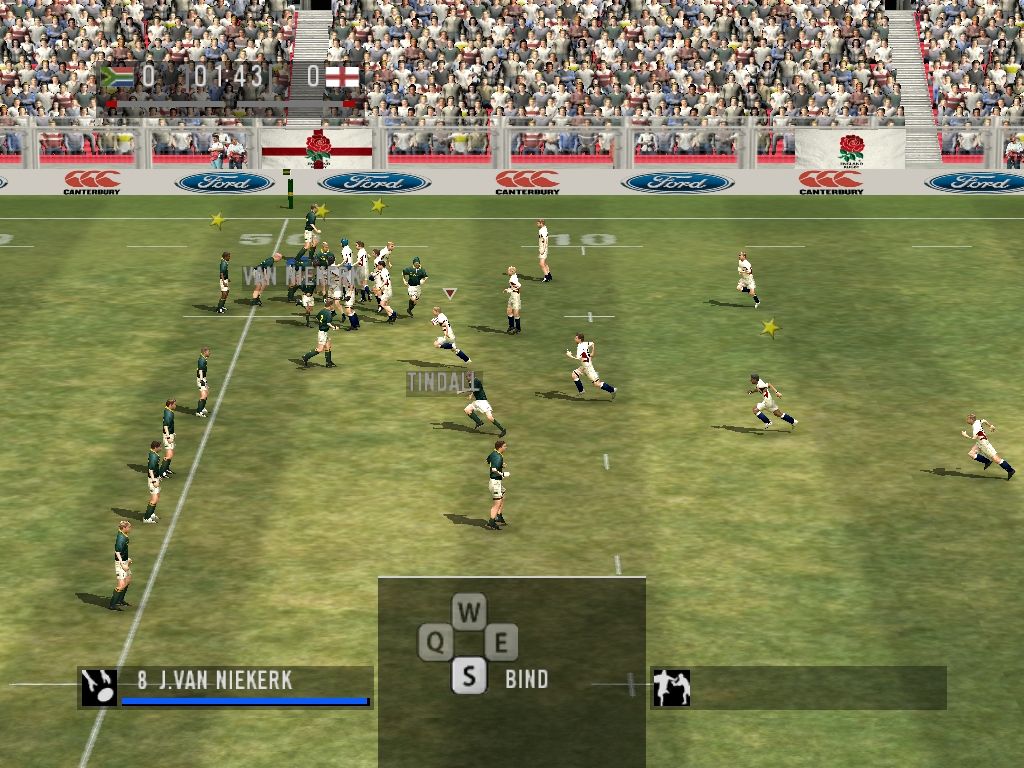Select the TINDALL player name tag
Image resolution: width=1024 pixels, height=768 pixels.
(x=443, y=382)
